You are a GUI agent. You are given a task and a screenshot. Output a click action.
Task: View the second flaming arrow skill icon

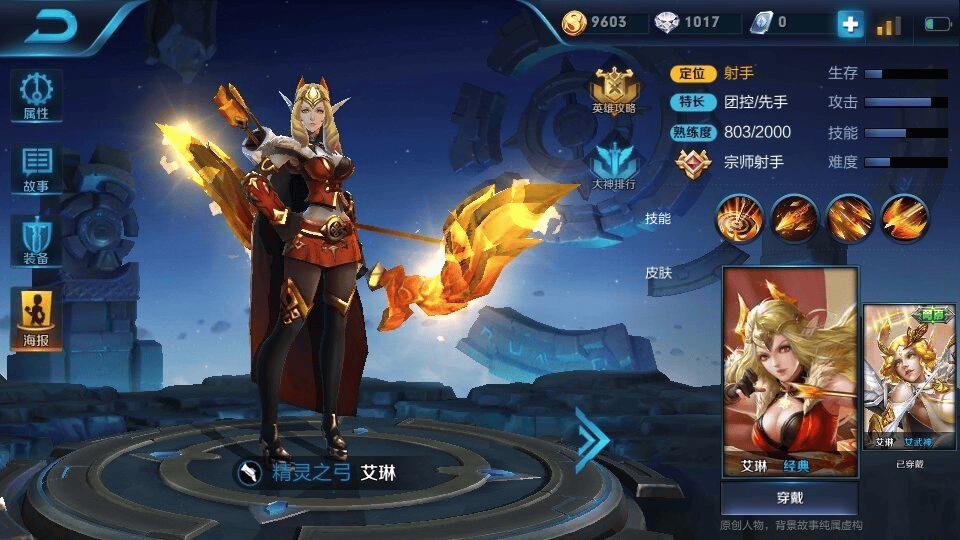(x=795, y=217)
